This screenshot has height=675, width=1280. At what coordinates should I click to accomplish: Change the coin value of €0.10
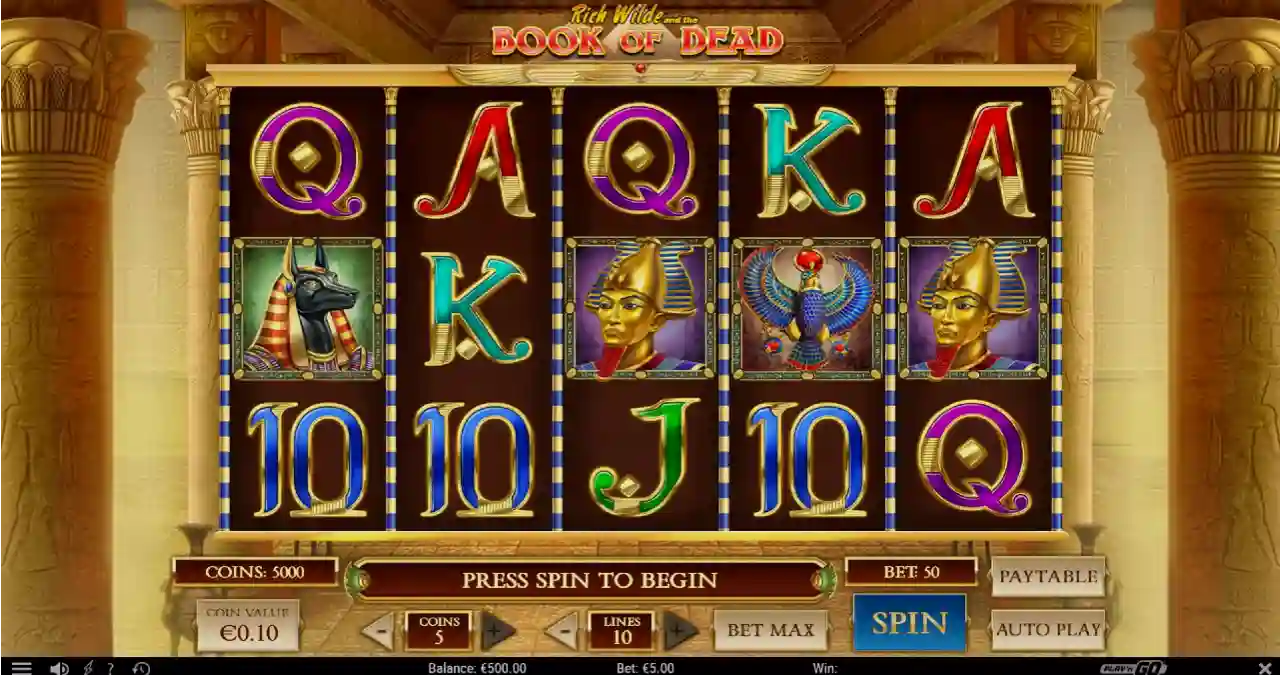(248, 626)
